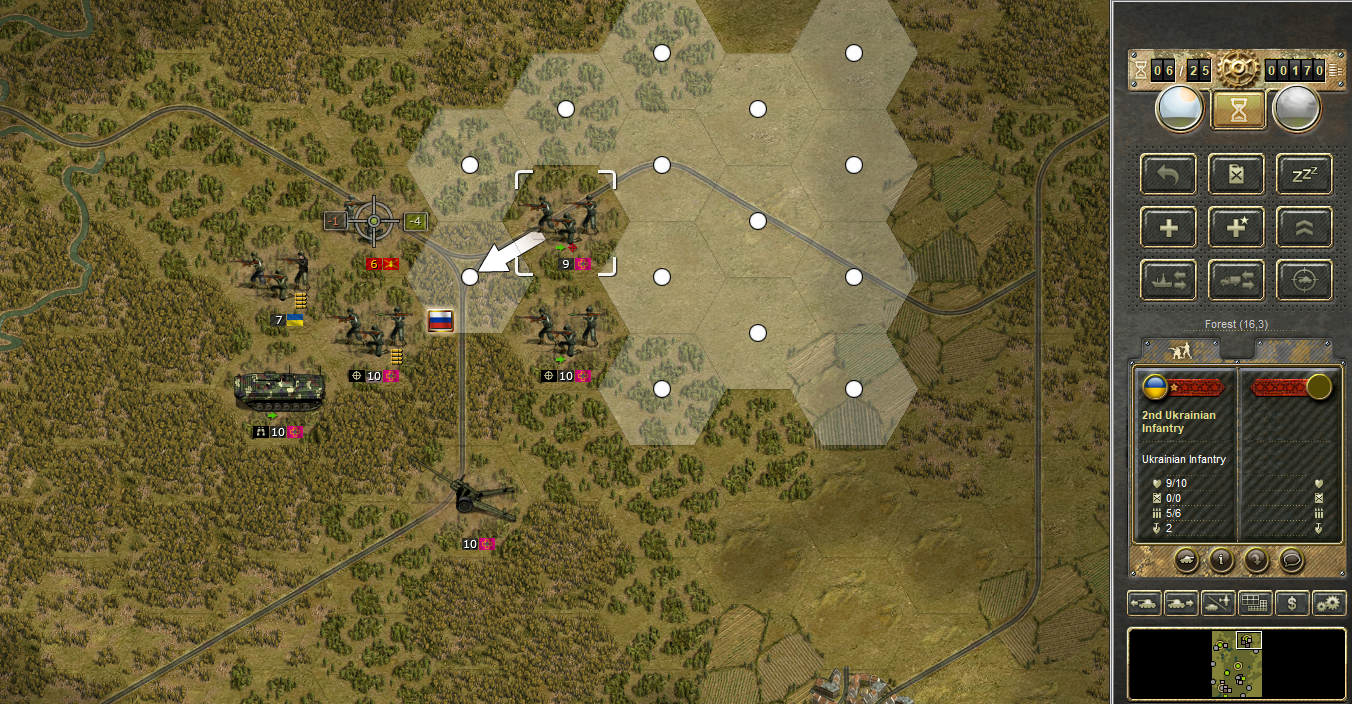1352x704 pixels.
Task: Click the fuel can supply button
Action: (x=1236, y=174)
